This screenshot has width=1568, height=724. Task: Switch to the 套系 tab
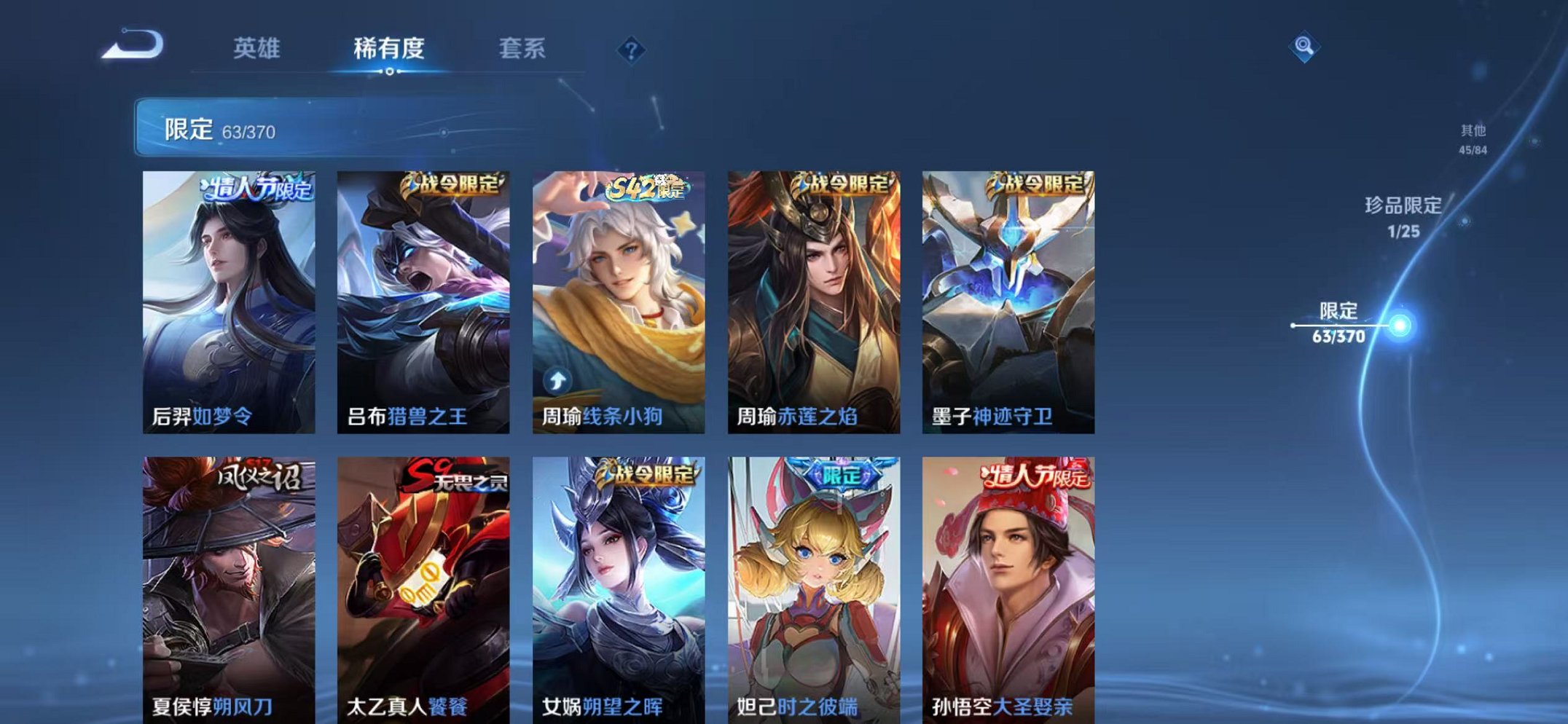523,49
